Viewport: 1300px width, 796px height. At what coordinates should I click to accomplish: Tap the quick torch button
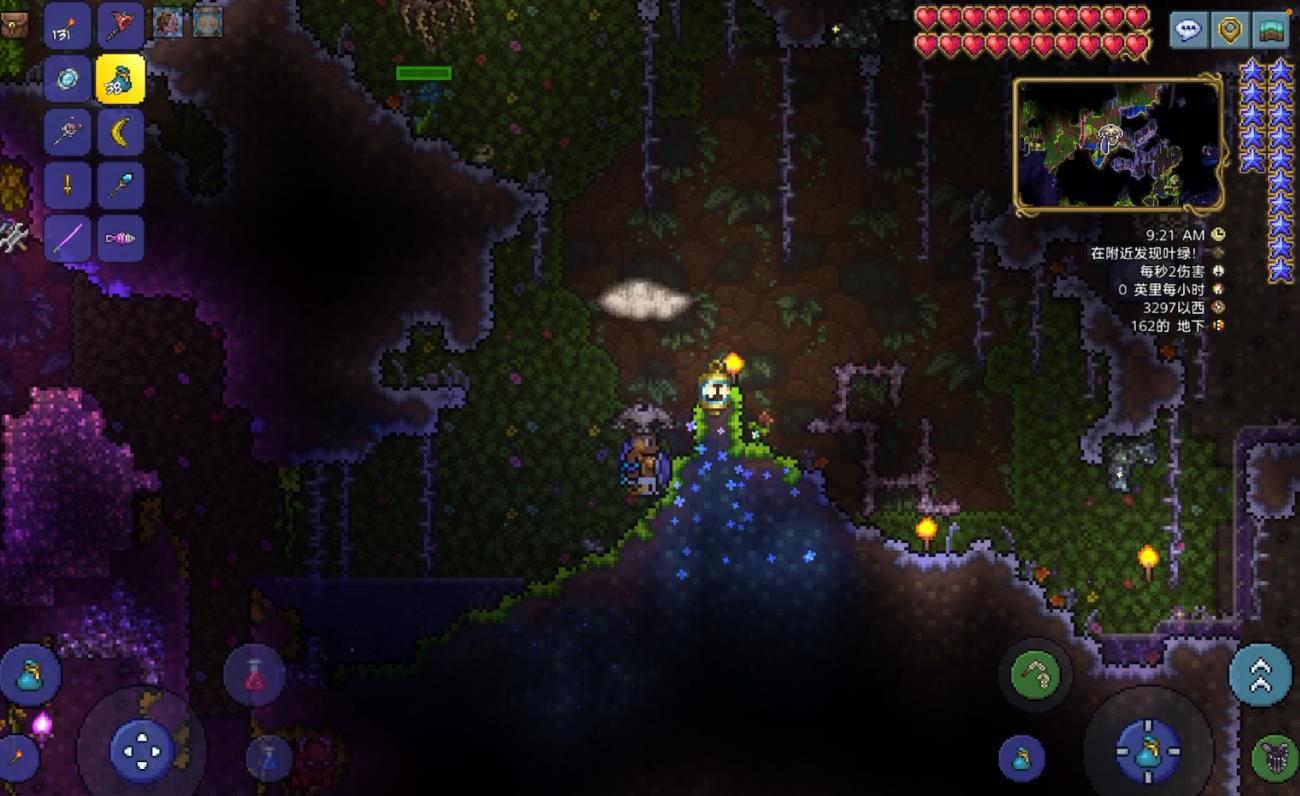[17, 758]
